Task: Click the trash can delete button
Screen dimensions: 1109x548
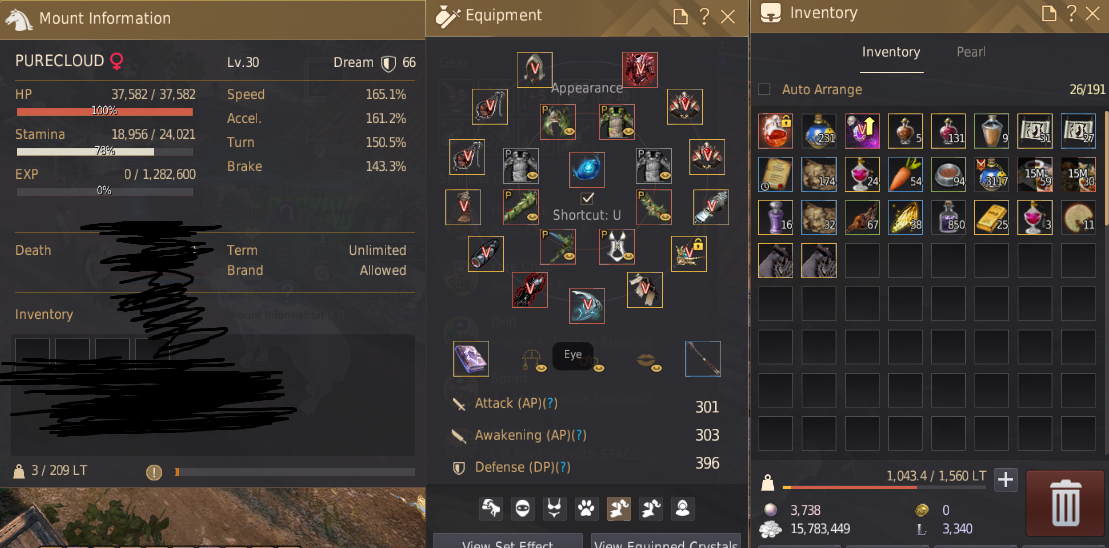Action: point(1065,500)
